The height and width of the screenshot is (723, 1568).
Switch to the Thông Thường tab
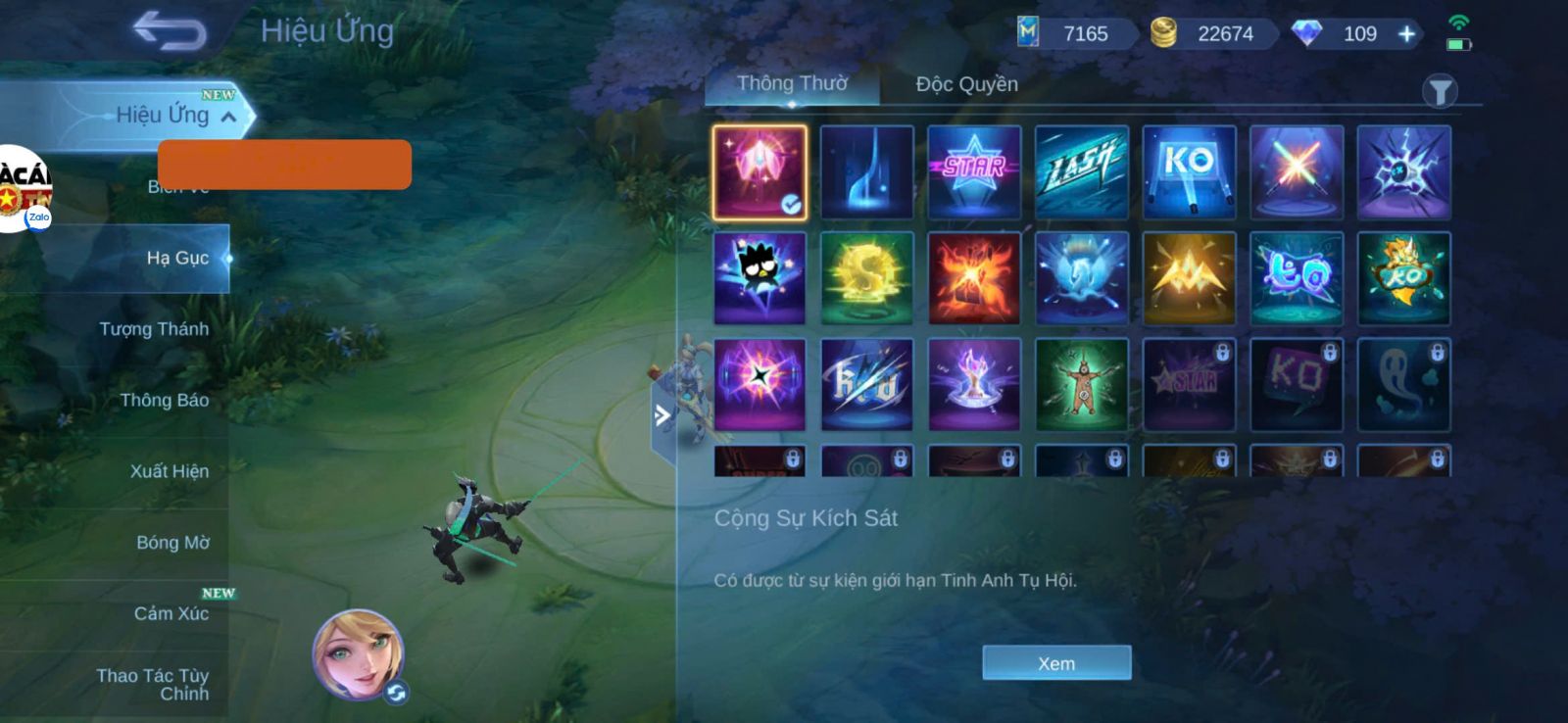(792, 84)
